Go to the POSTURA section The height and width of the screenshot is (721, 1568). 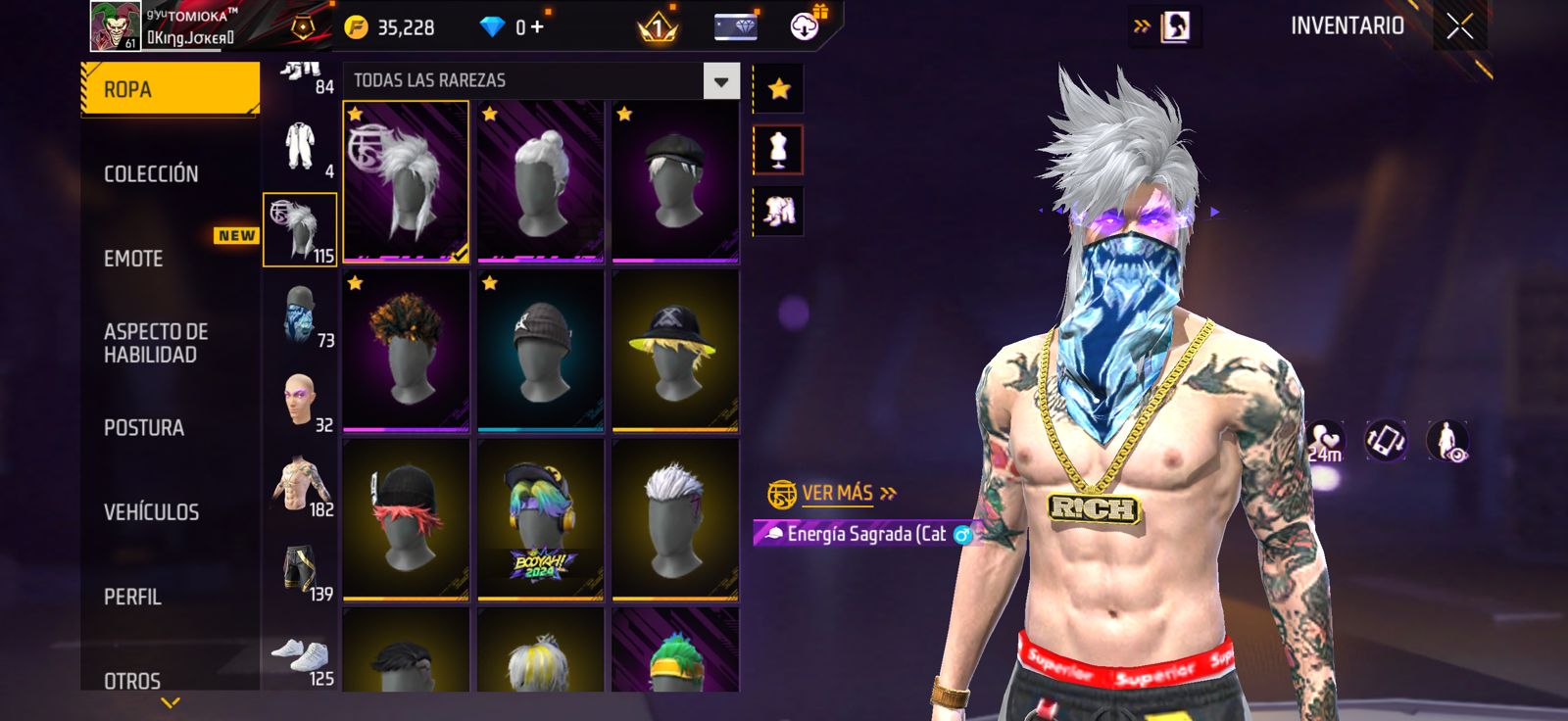(144, 428)
